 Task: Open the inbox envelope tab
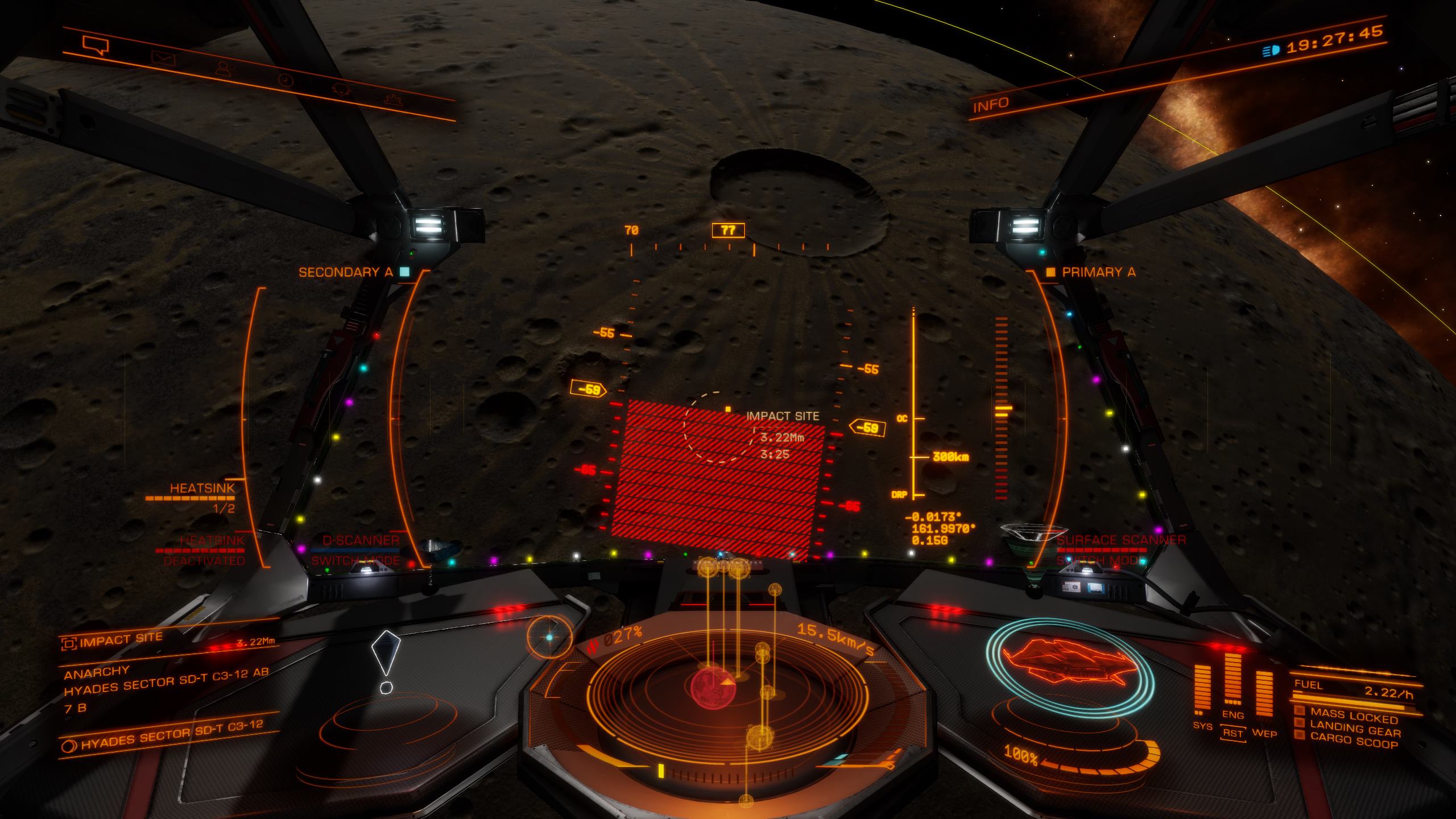tap(163, 57)
